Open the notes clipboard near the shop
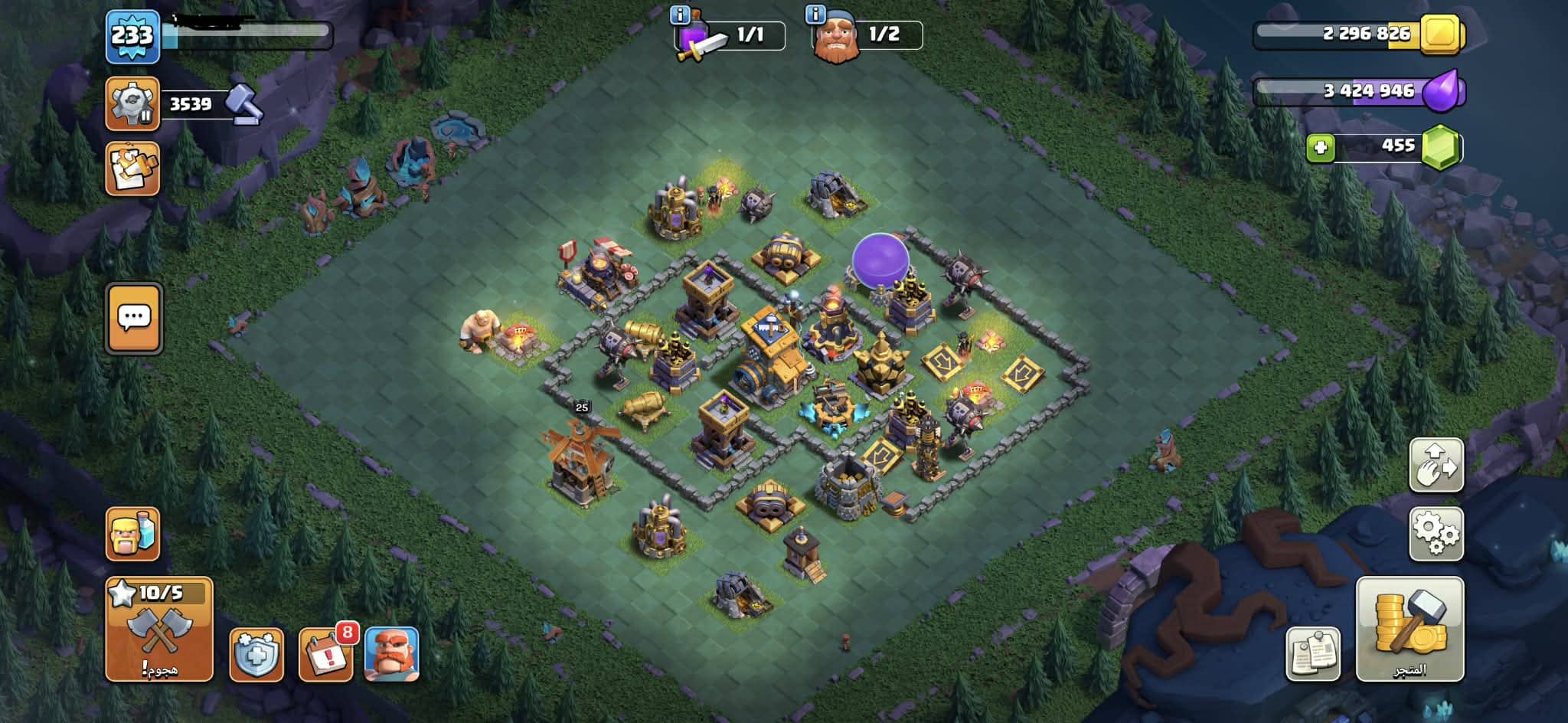 point(1313,654)
